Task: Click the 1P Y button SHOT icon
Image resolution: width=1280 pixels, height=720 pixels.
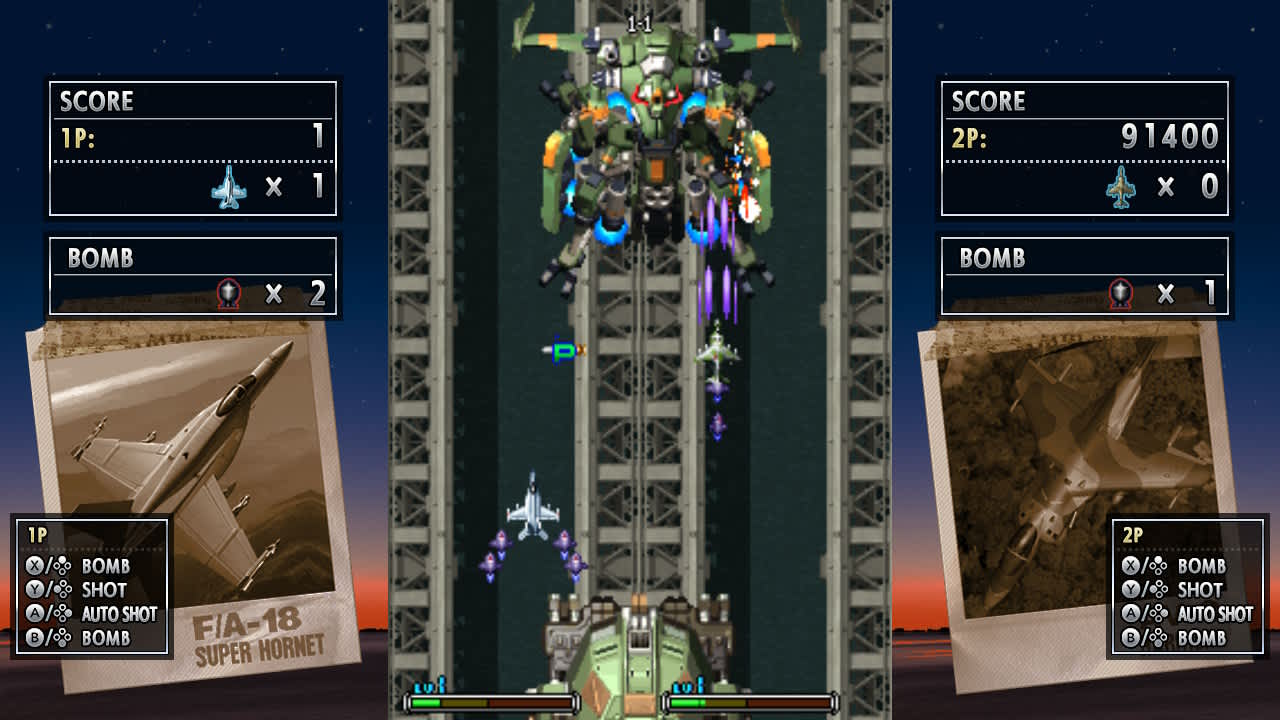Action: point(32,590)
